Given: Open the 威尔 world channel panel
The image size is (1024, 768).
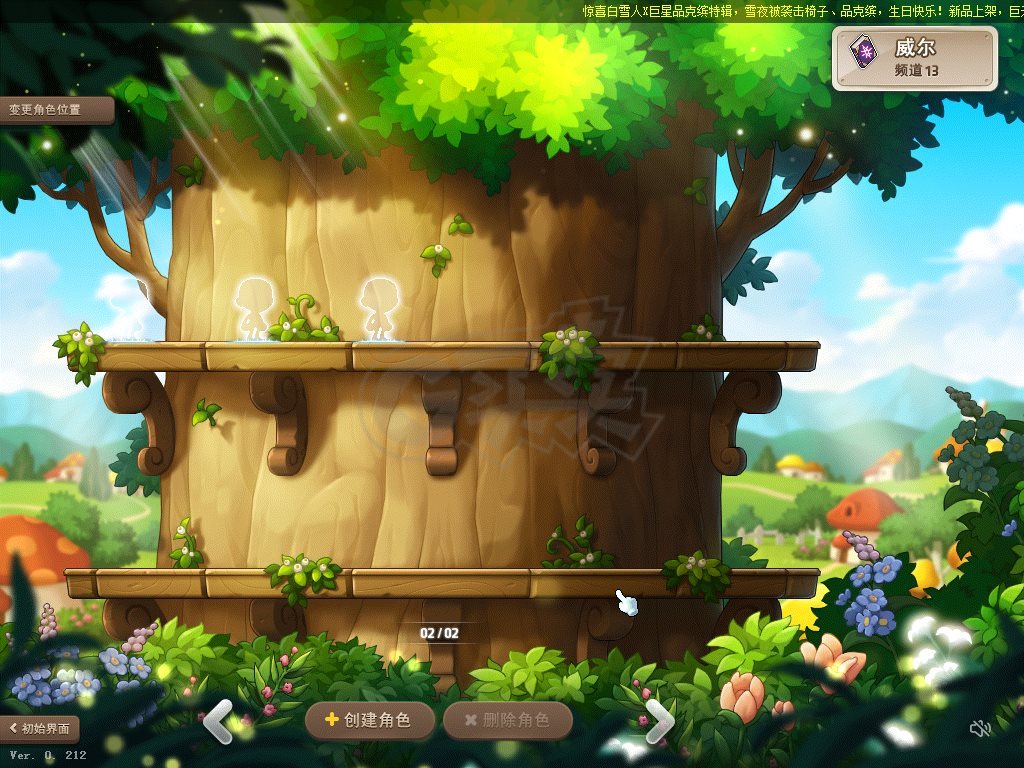Looking at the screenshot, I should click(914, 58).
